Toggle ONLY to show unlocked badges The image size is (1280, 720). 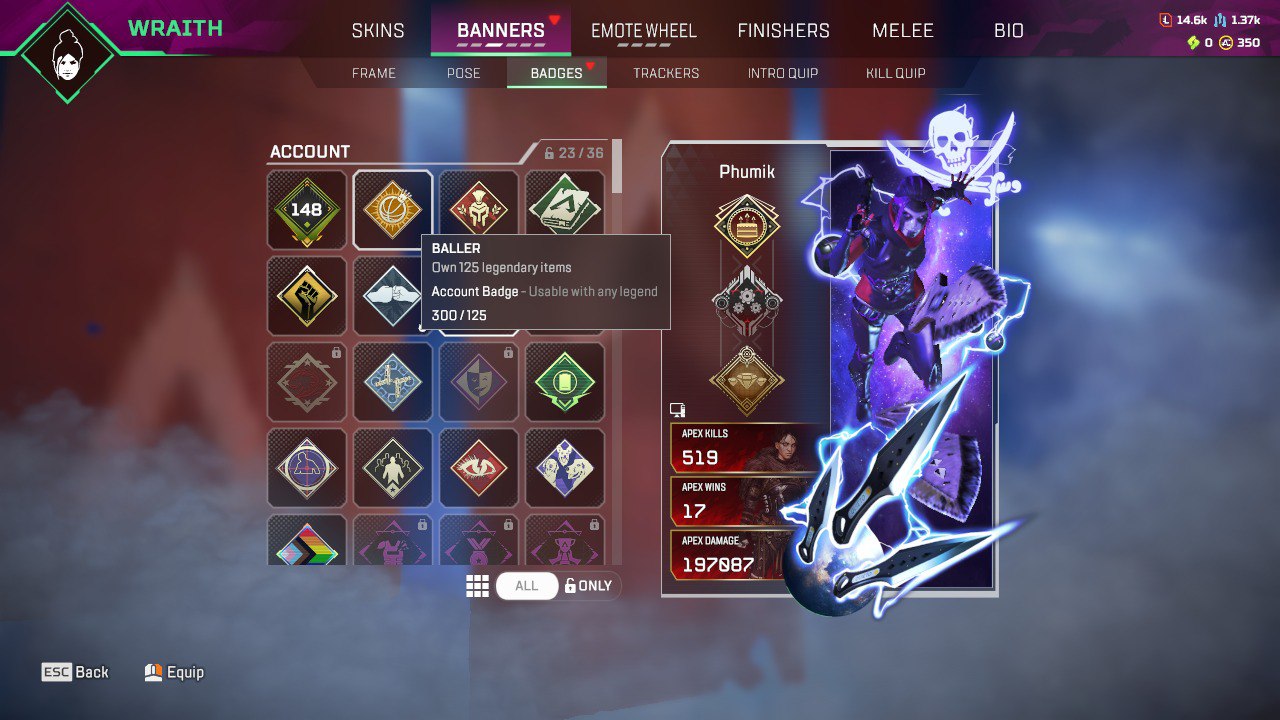(x=589, y=585)
